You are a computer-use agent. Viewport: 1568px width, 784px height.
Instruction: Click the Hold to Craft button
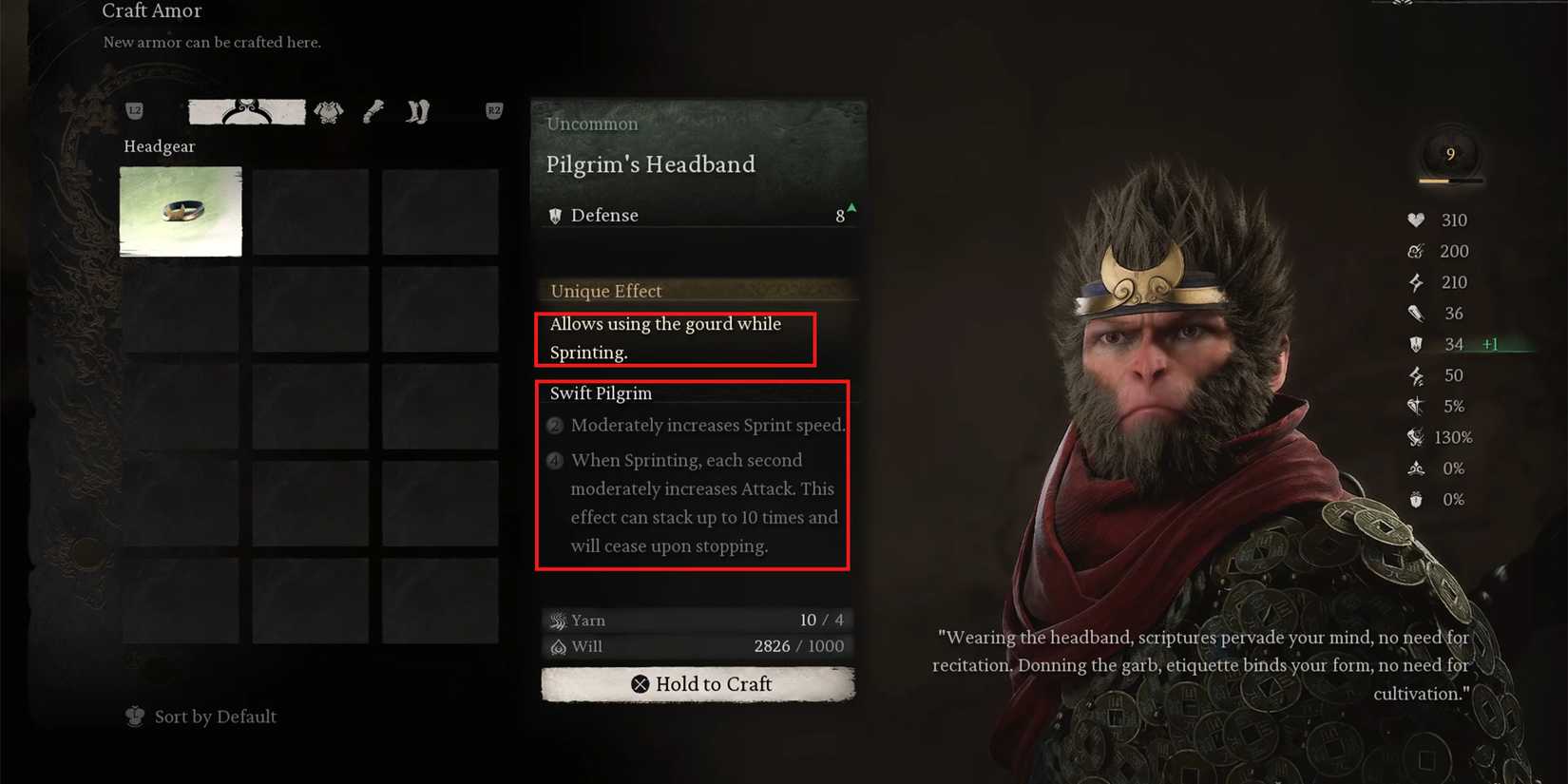pyautogui.click(x=698, y=683)
